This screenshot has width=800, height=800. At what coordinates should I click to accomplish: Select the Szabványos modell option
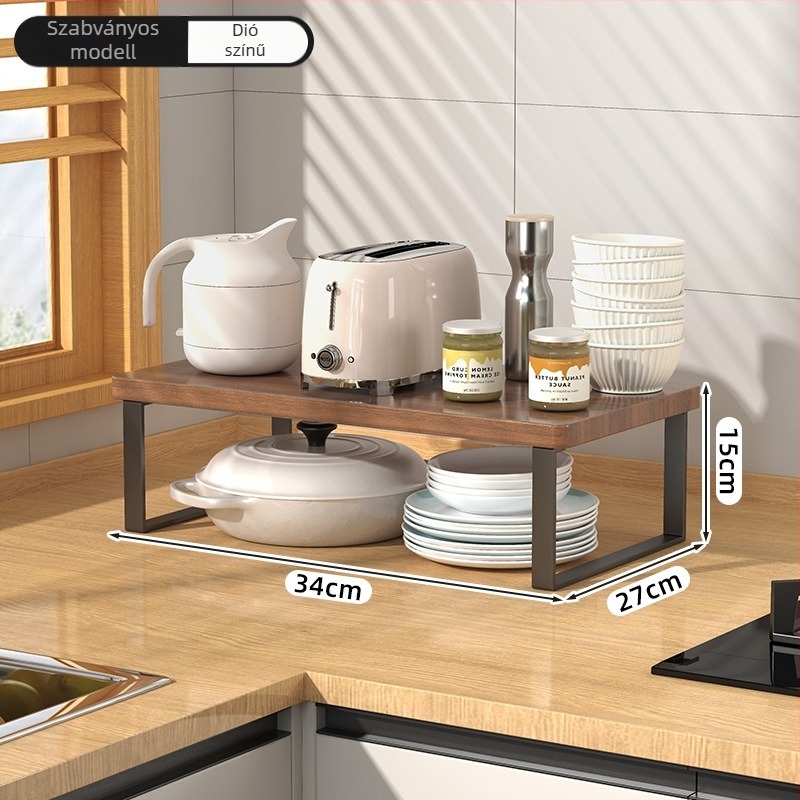click(x=103, y=40)
